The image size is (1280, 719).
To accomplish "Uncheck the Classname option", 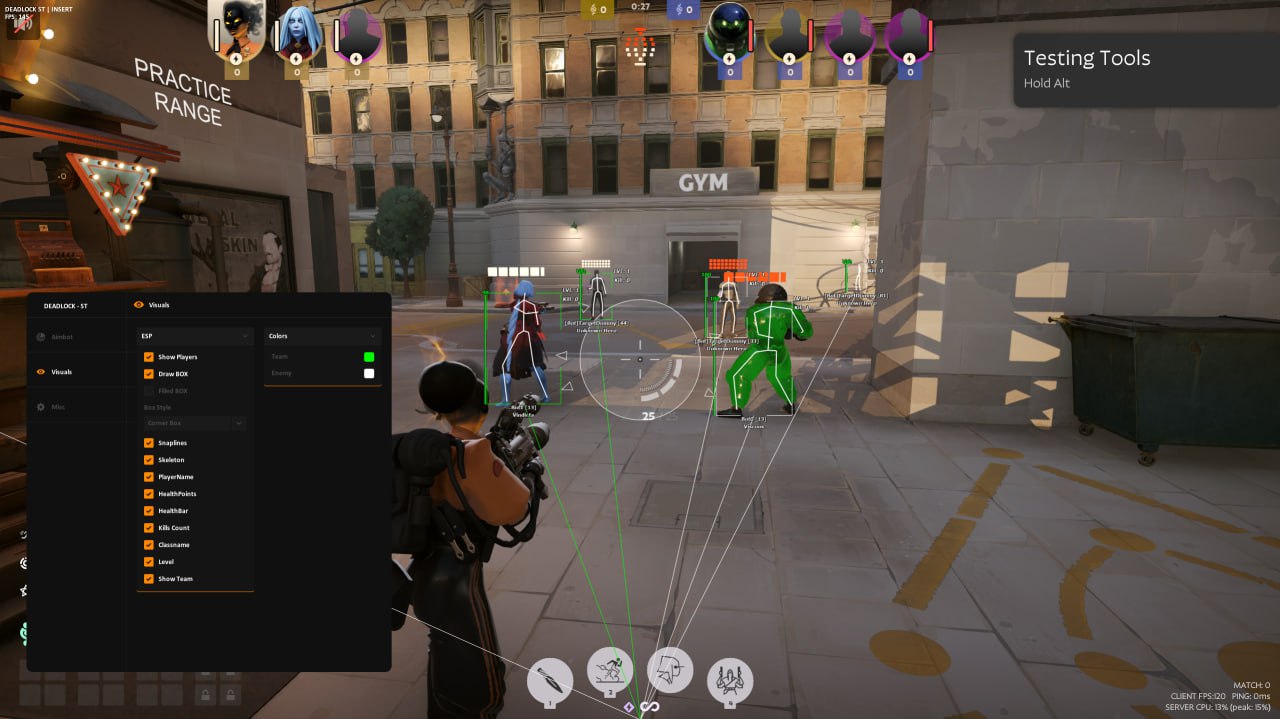I will click(149, 545).
